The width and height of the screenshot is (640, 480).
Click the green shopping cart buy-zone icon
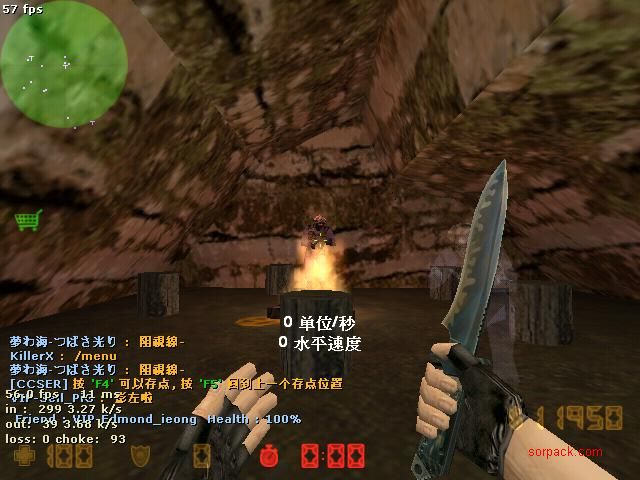point(27,219)
